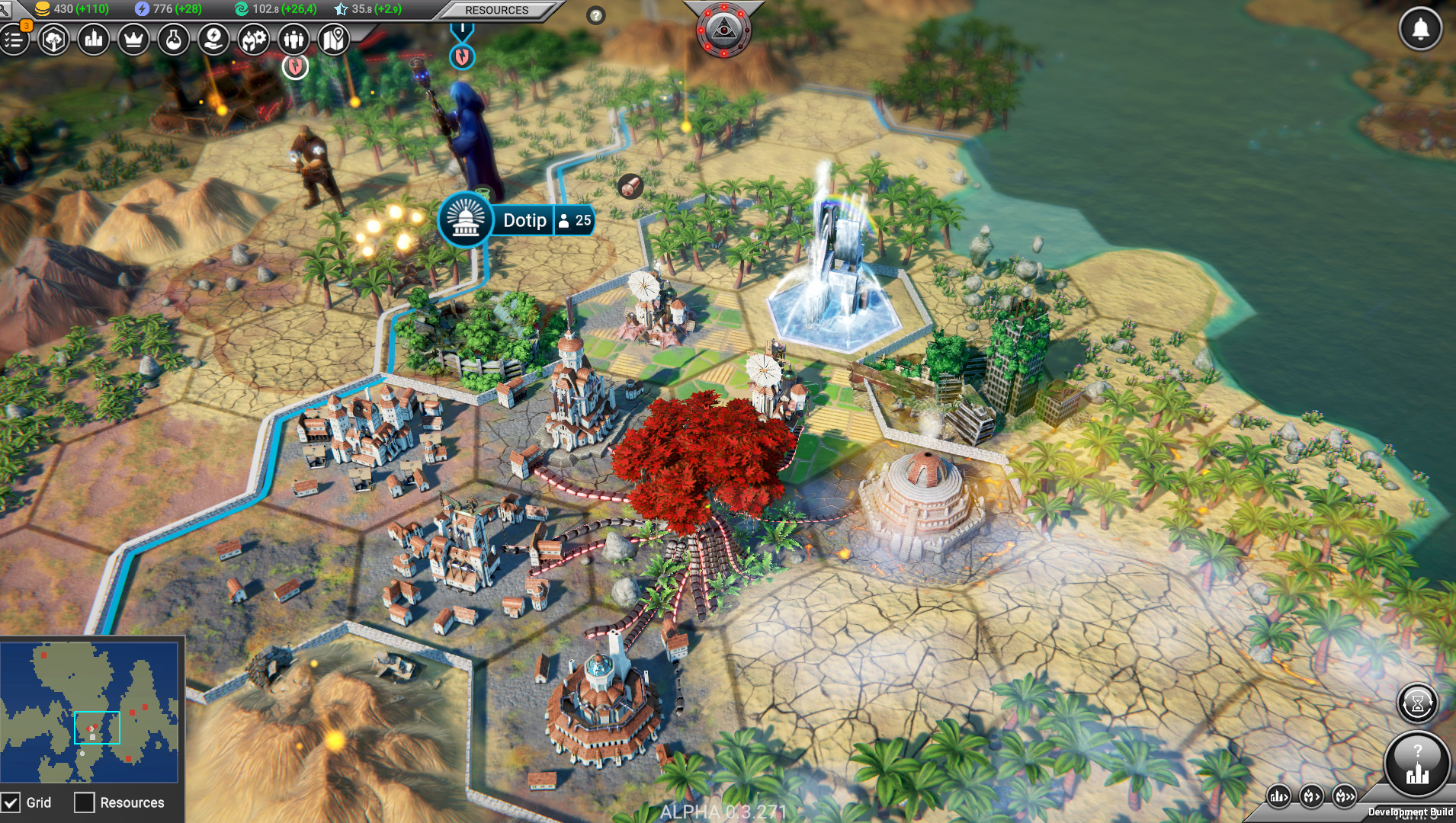
Task: Go to next city with skyline arrow
Action: [x=1278, y=797]
